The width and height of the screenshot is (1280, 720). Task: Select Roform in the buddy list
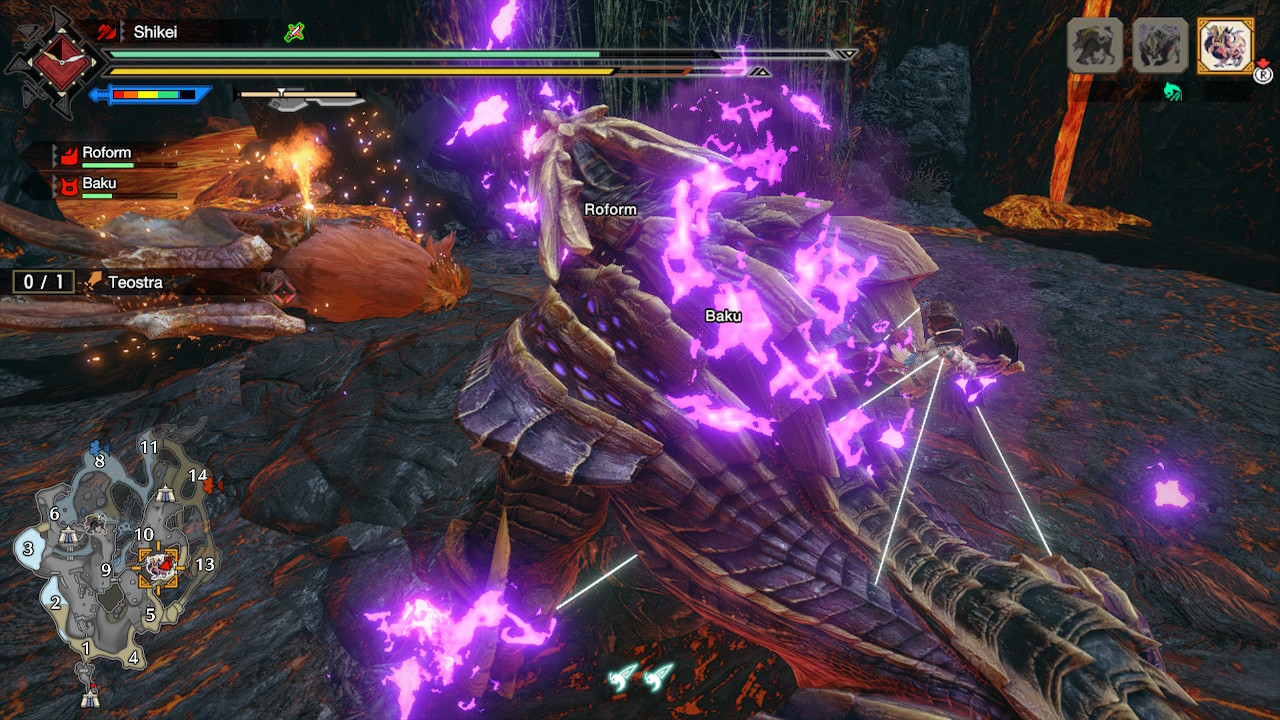106,154
